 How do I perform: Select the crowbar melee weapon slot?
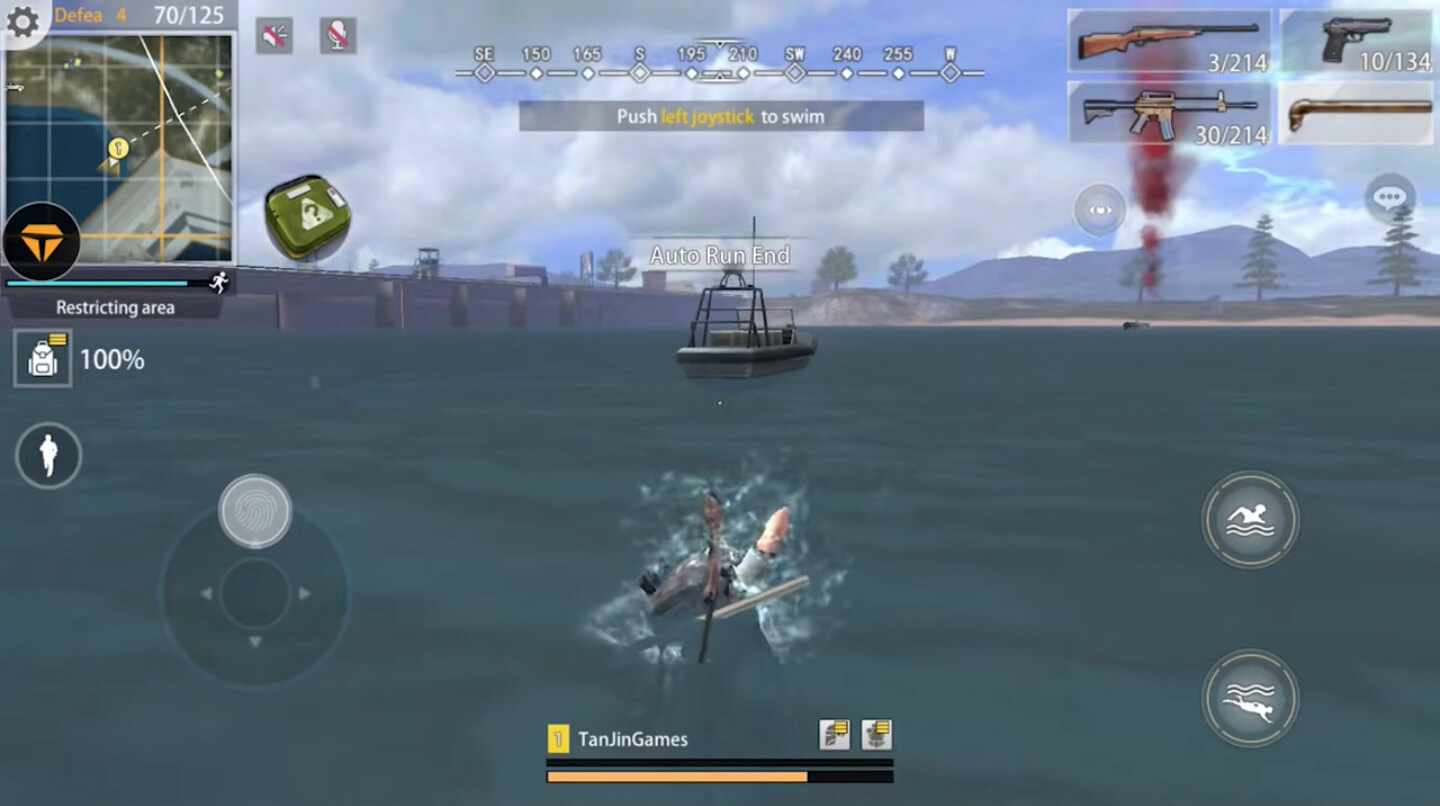point(1355,110)
